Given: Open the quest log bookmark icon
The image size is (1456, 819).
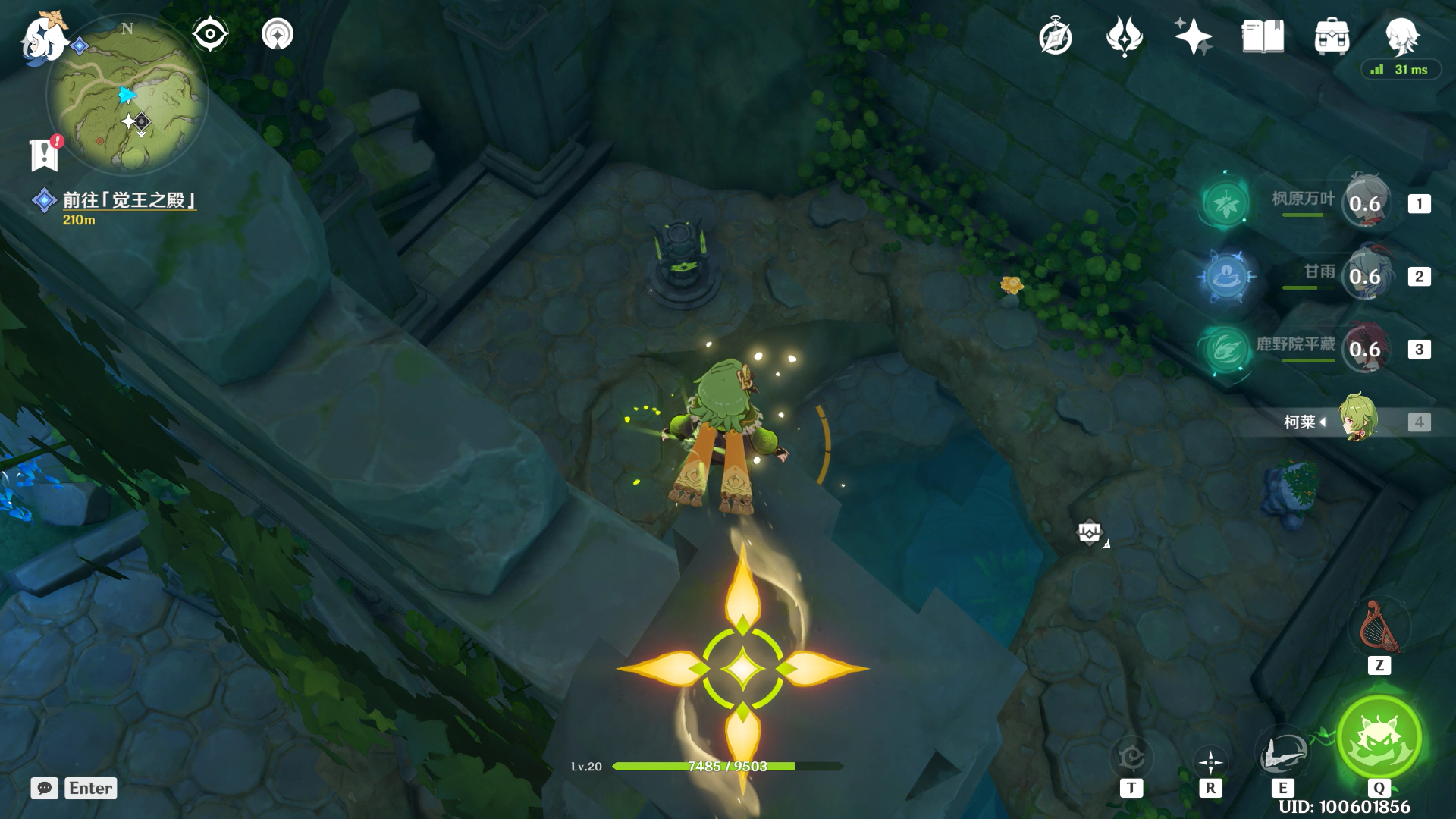Looking at the screenshot, I should click(45, 154).
